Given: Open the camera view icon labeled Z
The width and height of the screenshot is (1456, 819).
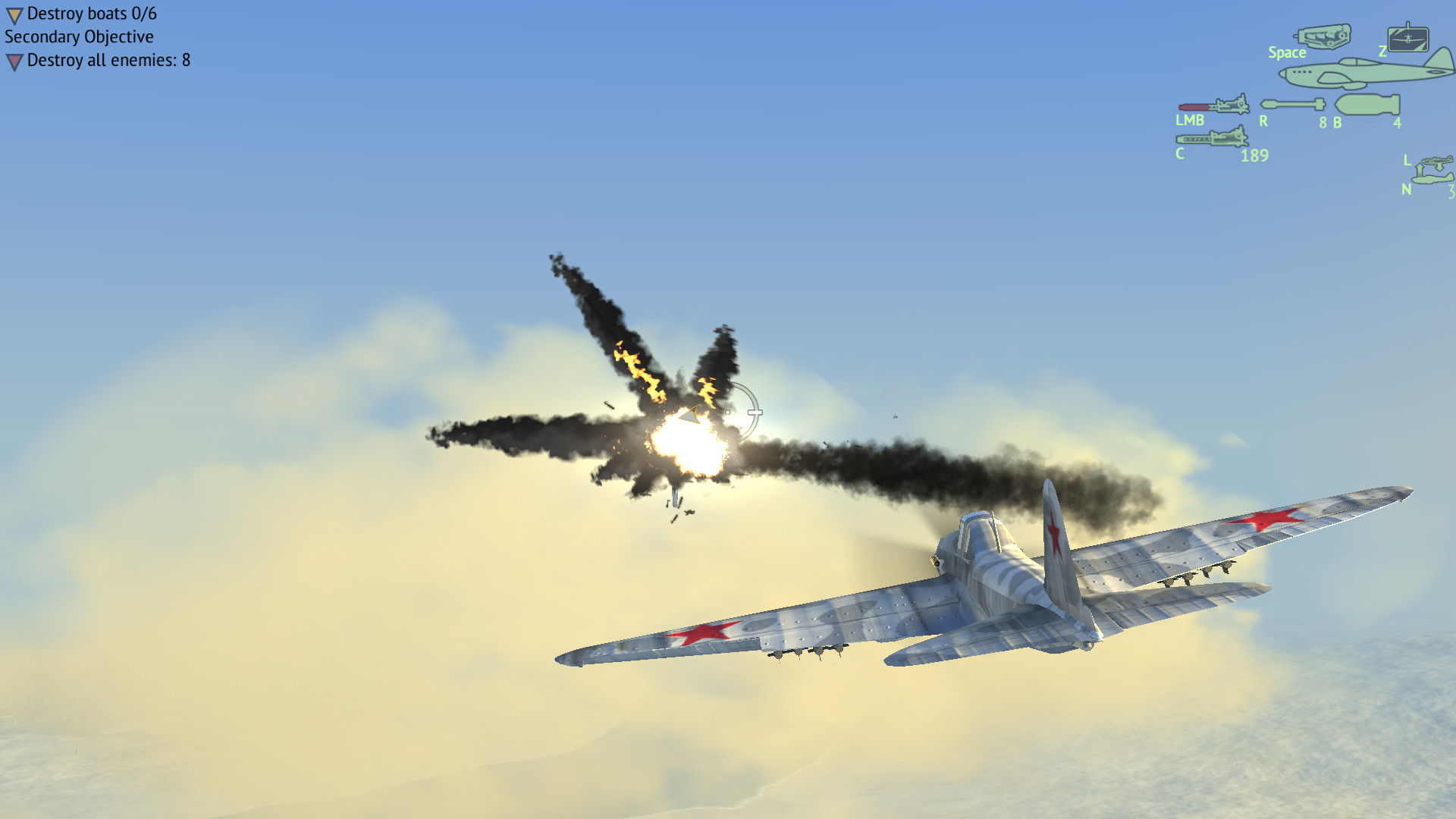Looking at the screenshot, I should coord(1409,39).
